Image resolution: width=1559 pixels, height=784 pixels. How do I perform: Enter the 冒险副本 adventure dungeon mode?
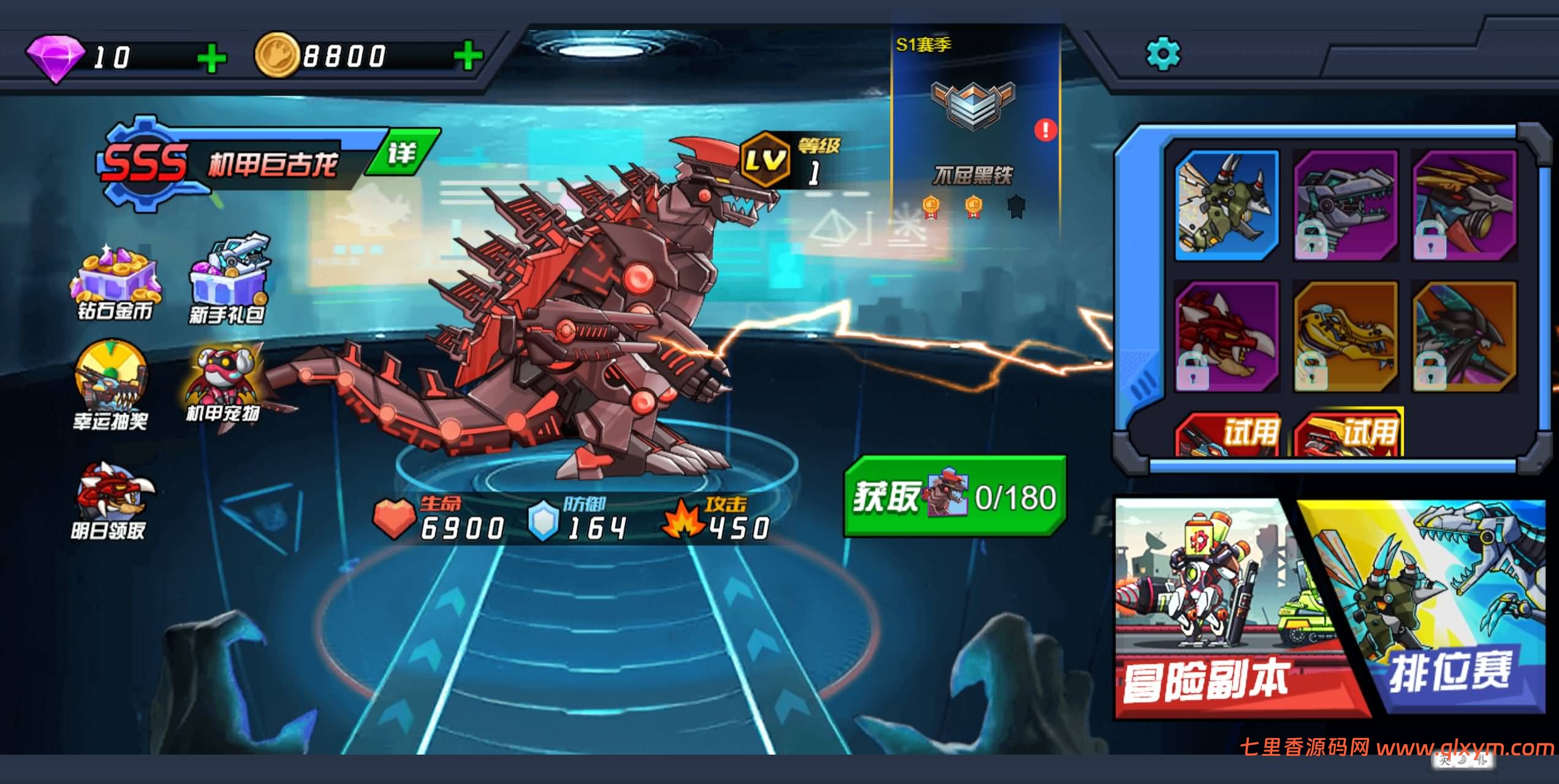pos(1220,606)
